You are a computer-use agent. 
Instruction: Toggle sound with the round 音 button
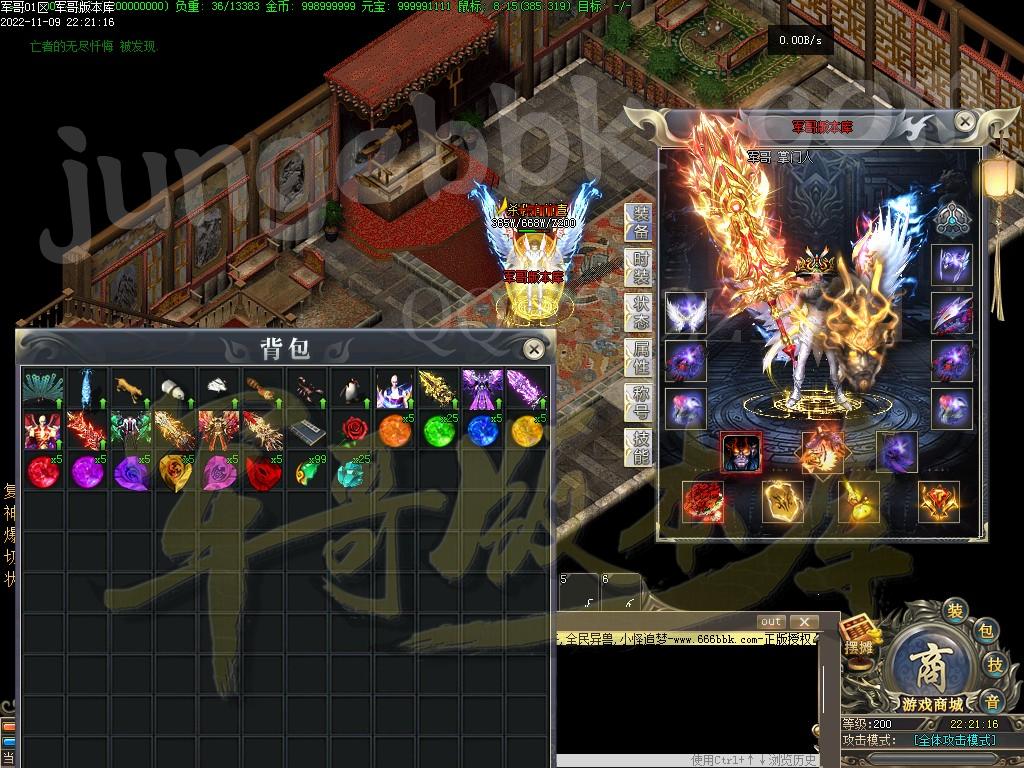989,699
